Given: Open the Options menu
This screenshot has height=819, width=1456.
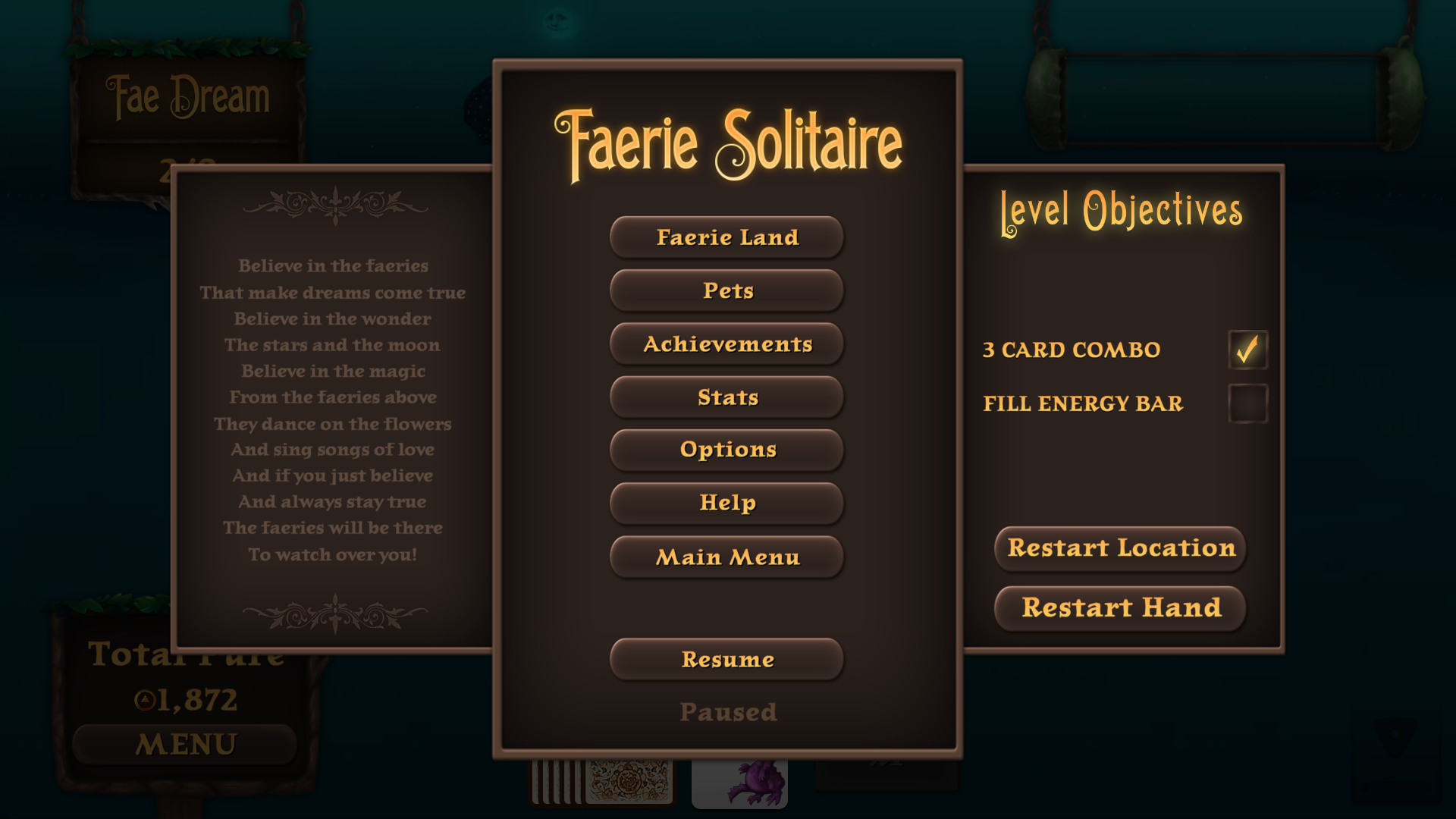Looking at the screenshot, I should (727, 450).
